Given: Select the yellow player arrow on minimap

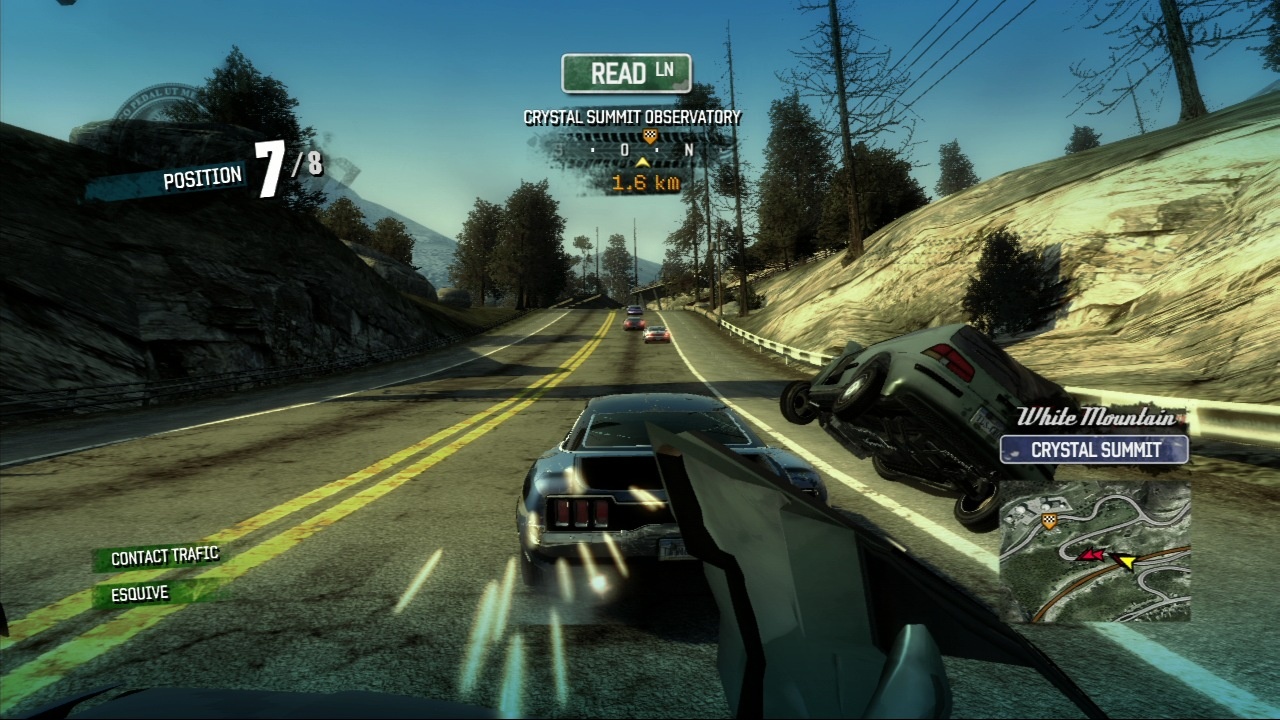Looking at the screenshot, I should (x=1126, y=562).
